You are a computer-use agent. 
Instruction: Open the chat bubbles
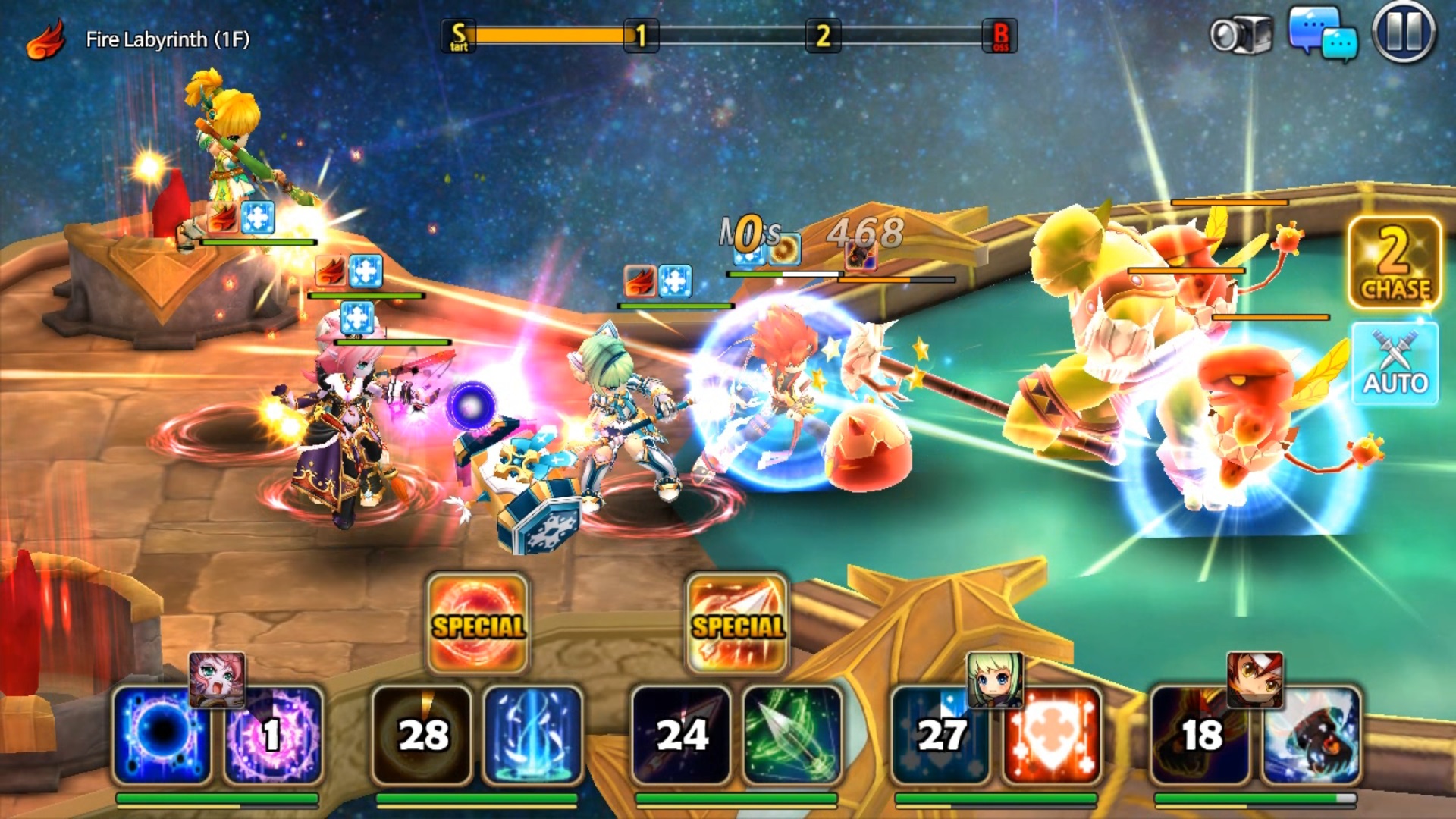pos(1323,33)
